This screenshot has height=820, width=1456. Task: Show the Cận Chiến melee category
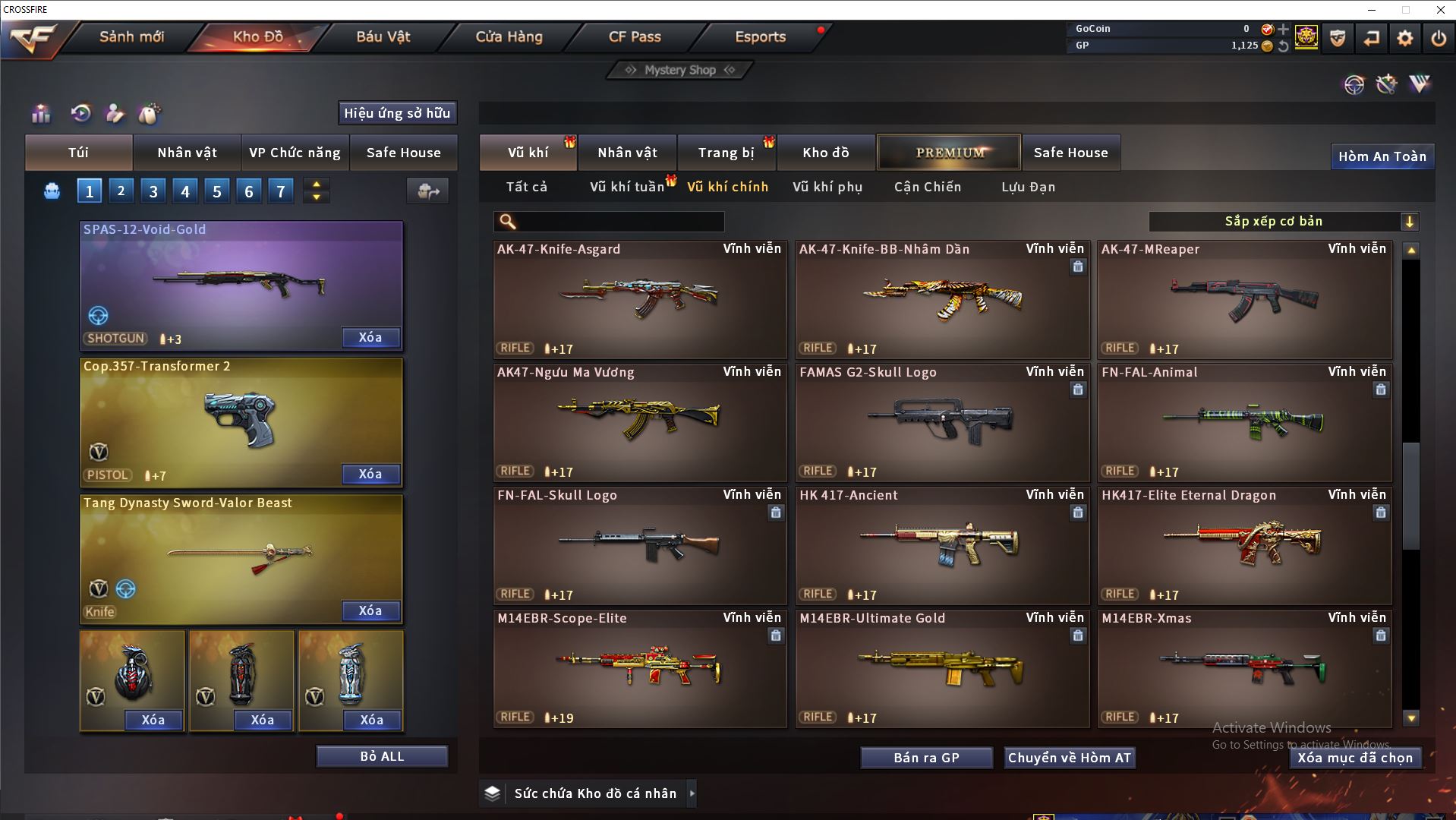click(927, 187)
